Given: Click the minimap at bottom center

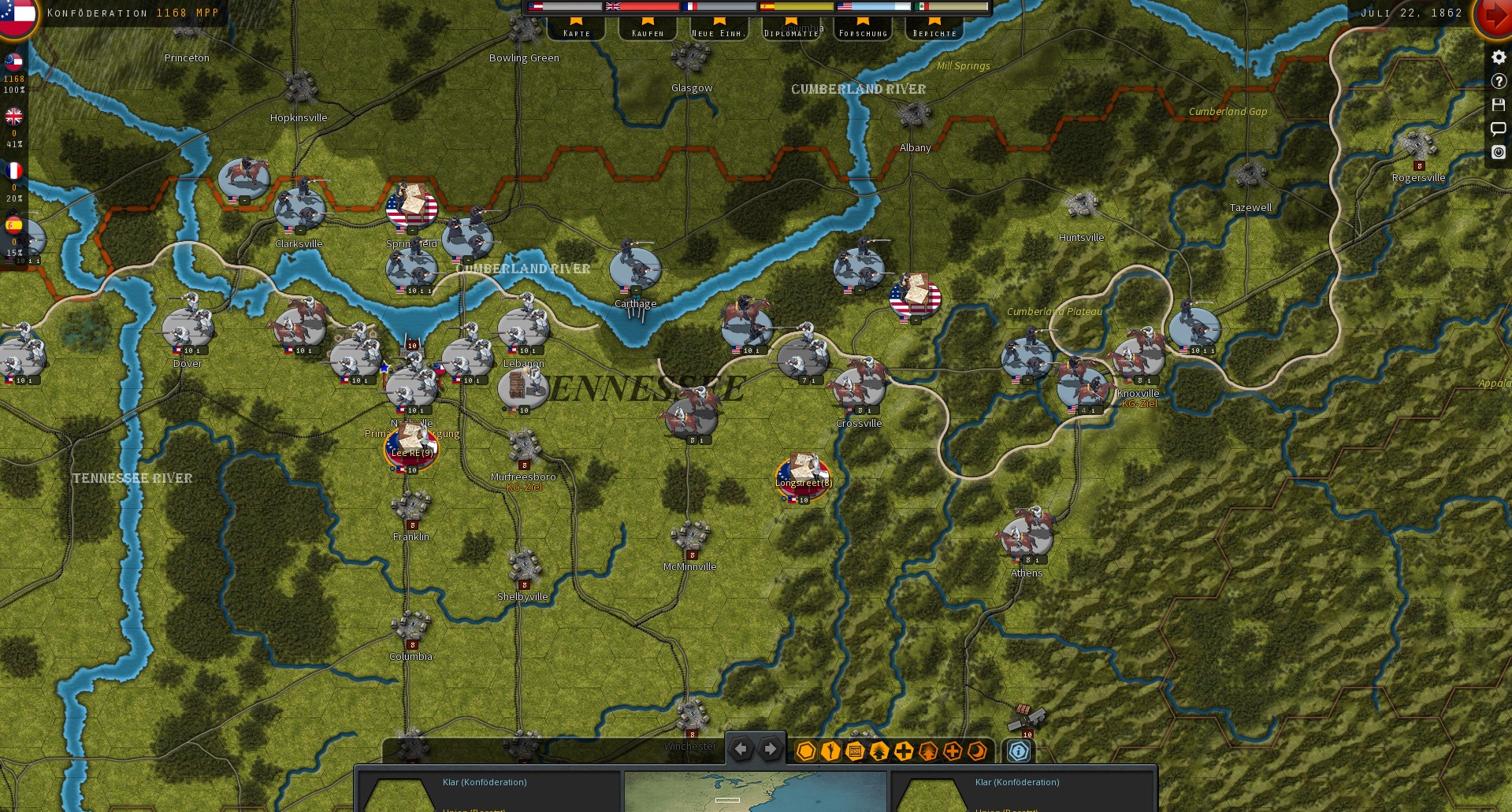Looking at the screenshot, I should coord(755,792).
